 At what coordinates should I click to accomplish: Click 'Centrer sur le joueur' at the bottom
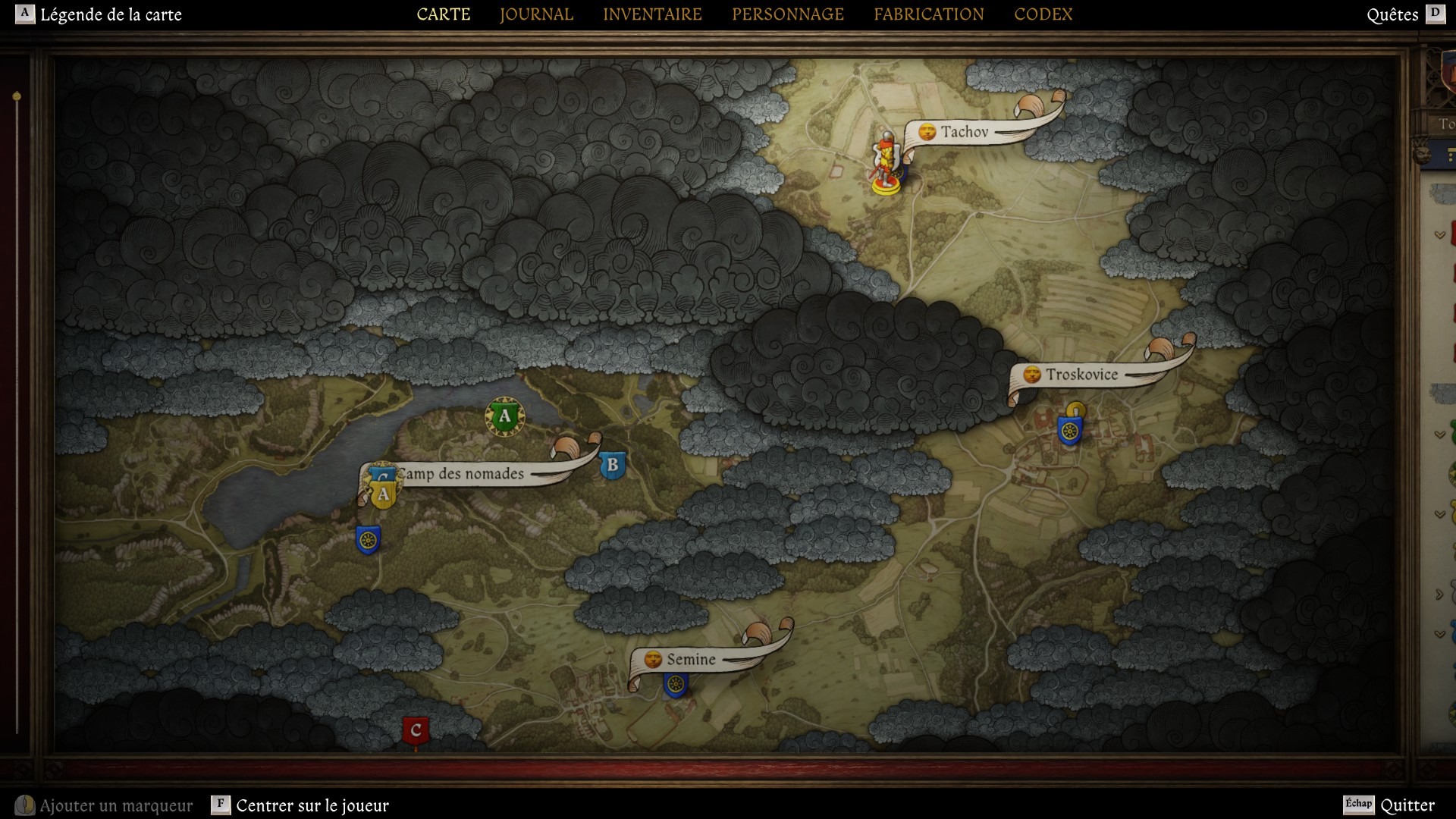[311, 806]
